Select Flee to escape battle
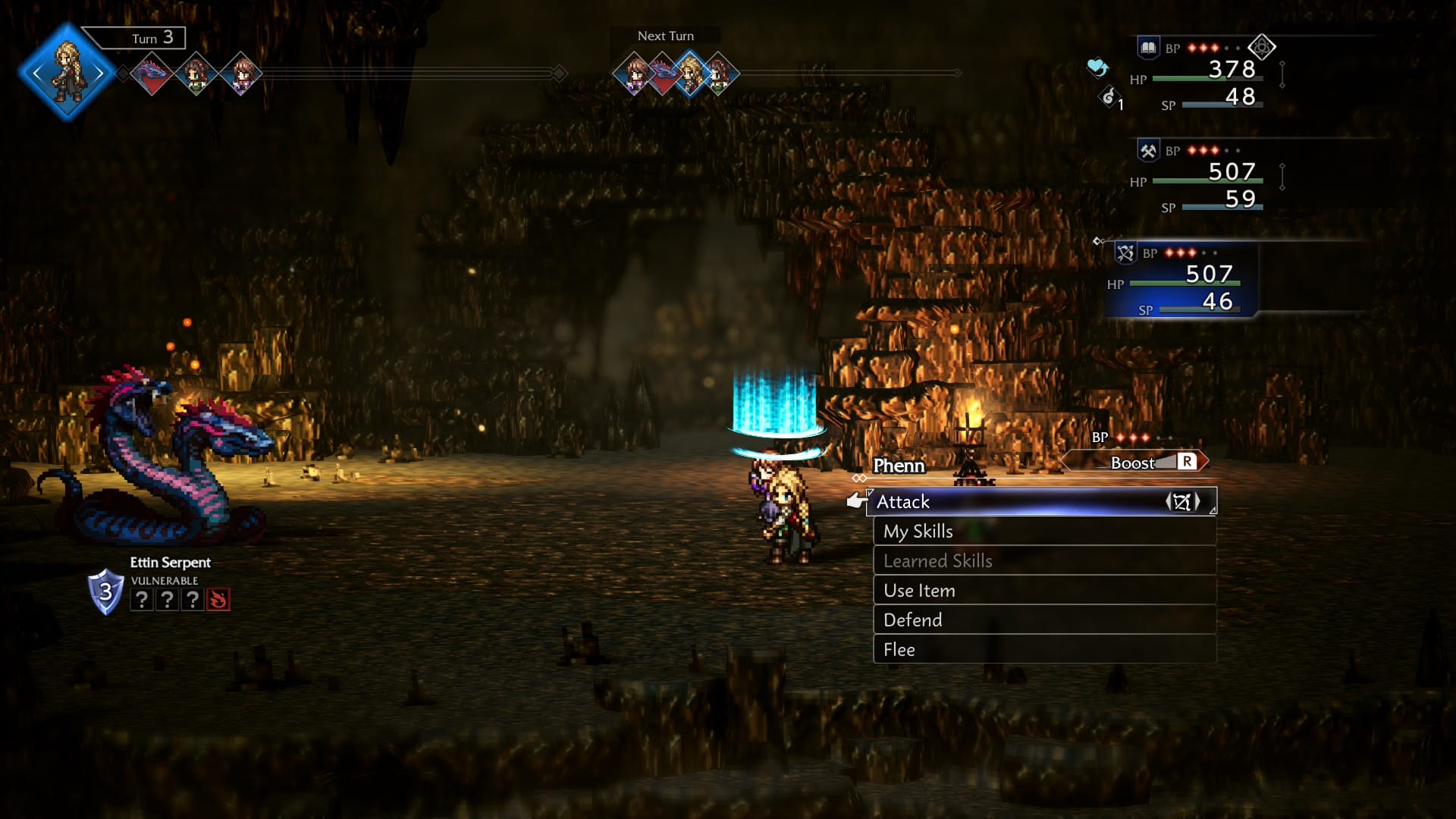This screenshot has width=1456, height=819. [x=1043, y=650]
